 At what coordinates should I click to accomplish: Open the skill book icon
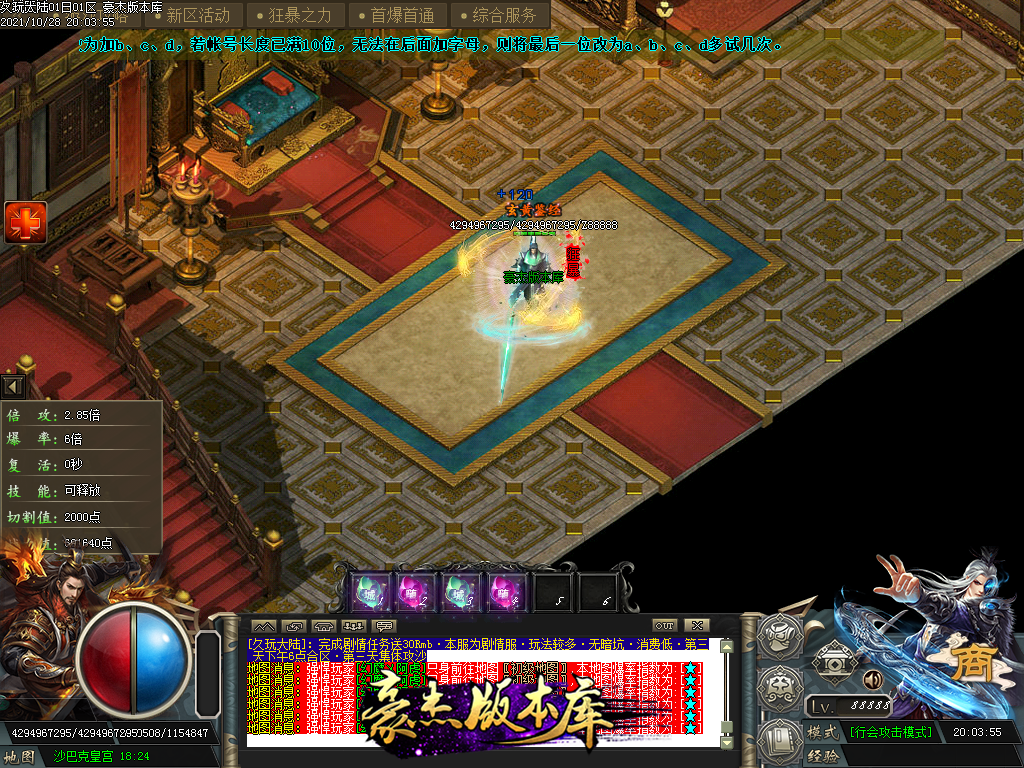tap(781, 738)
